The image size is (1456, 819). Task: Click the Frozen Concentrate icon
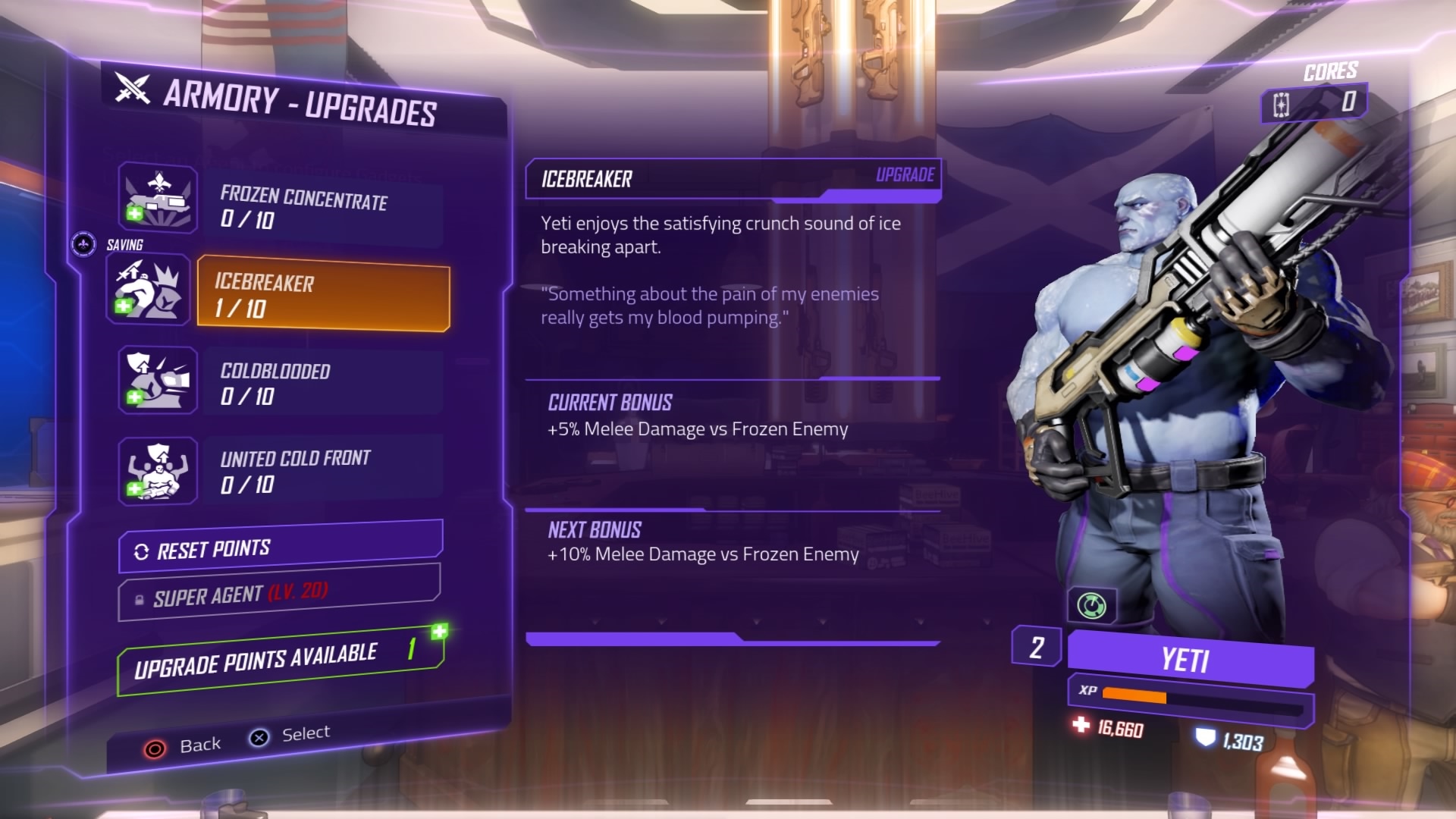tap(158, 199)
